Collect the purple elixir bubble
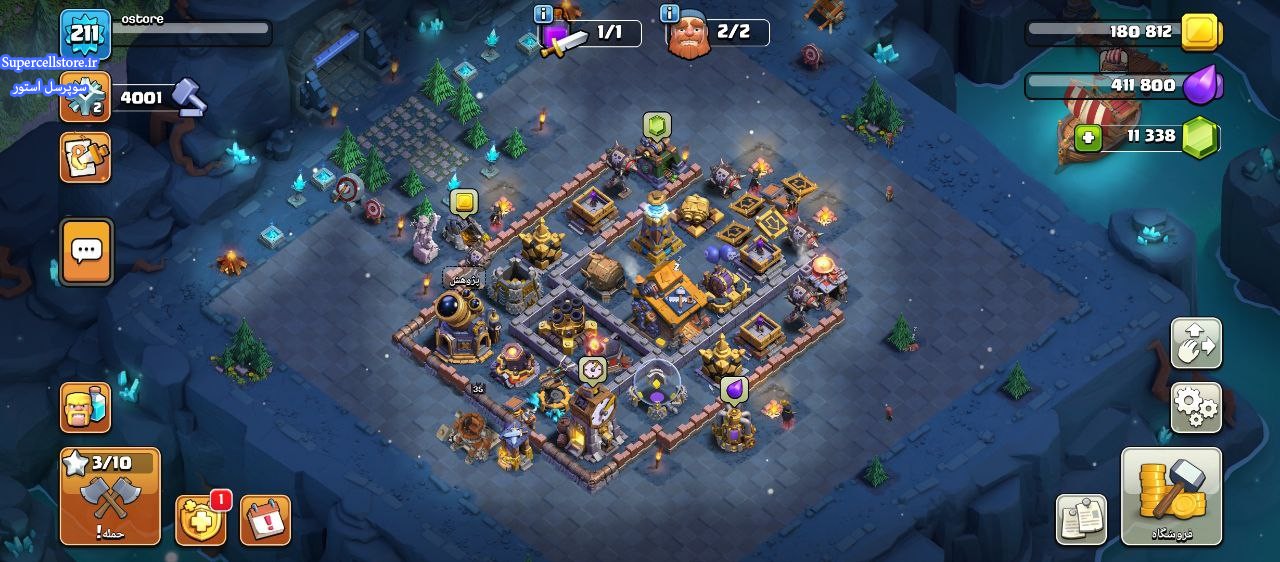Image resolution: width=1280 pixels, height=562 pixels. [x=734, y=389]
